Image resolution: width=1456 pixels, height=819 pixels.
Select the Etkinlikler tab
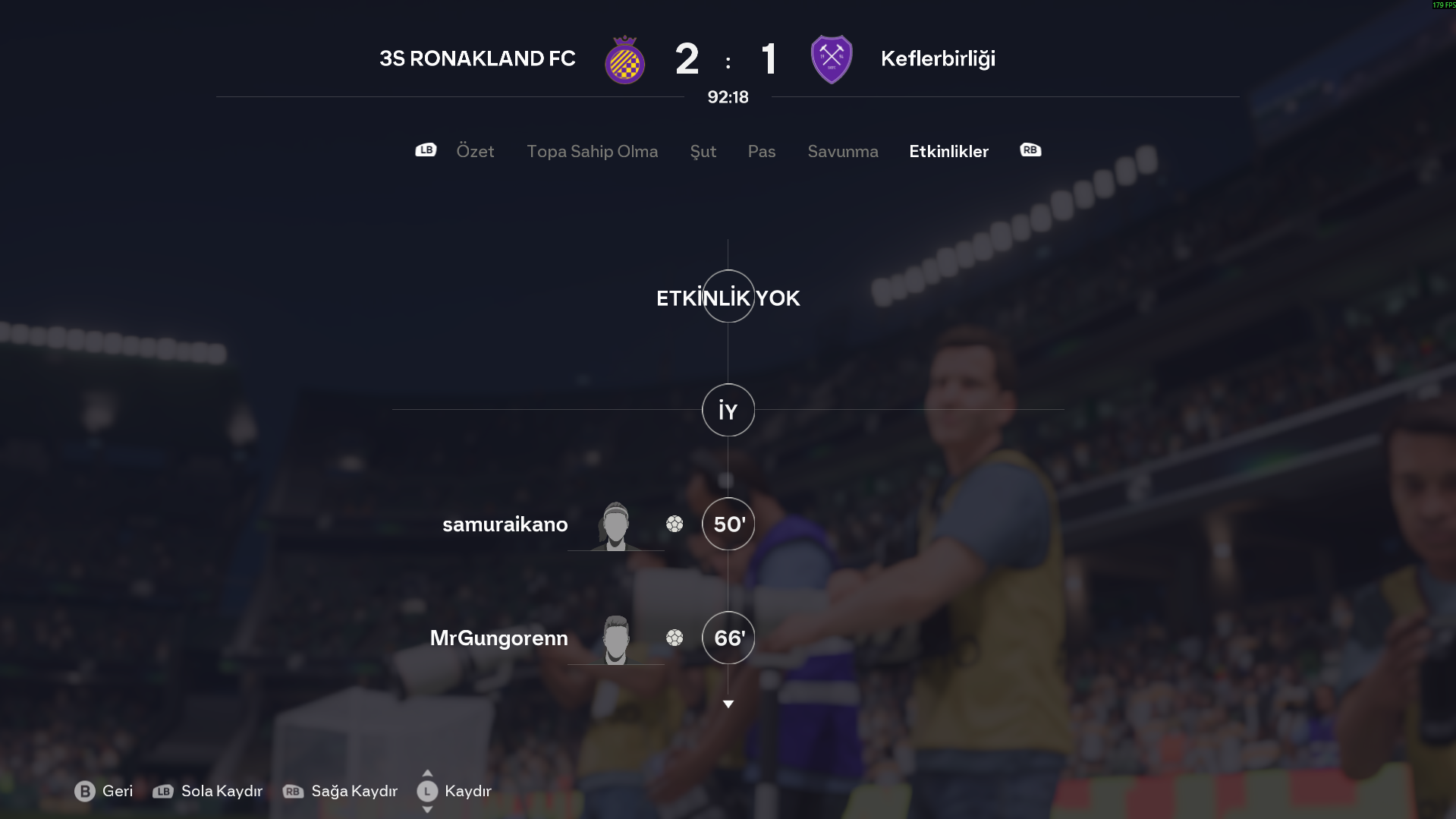(948, 151)
